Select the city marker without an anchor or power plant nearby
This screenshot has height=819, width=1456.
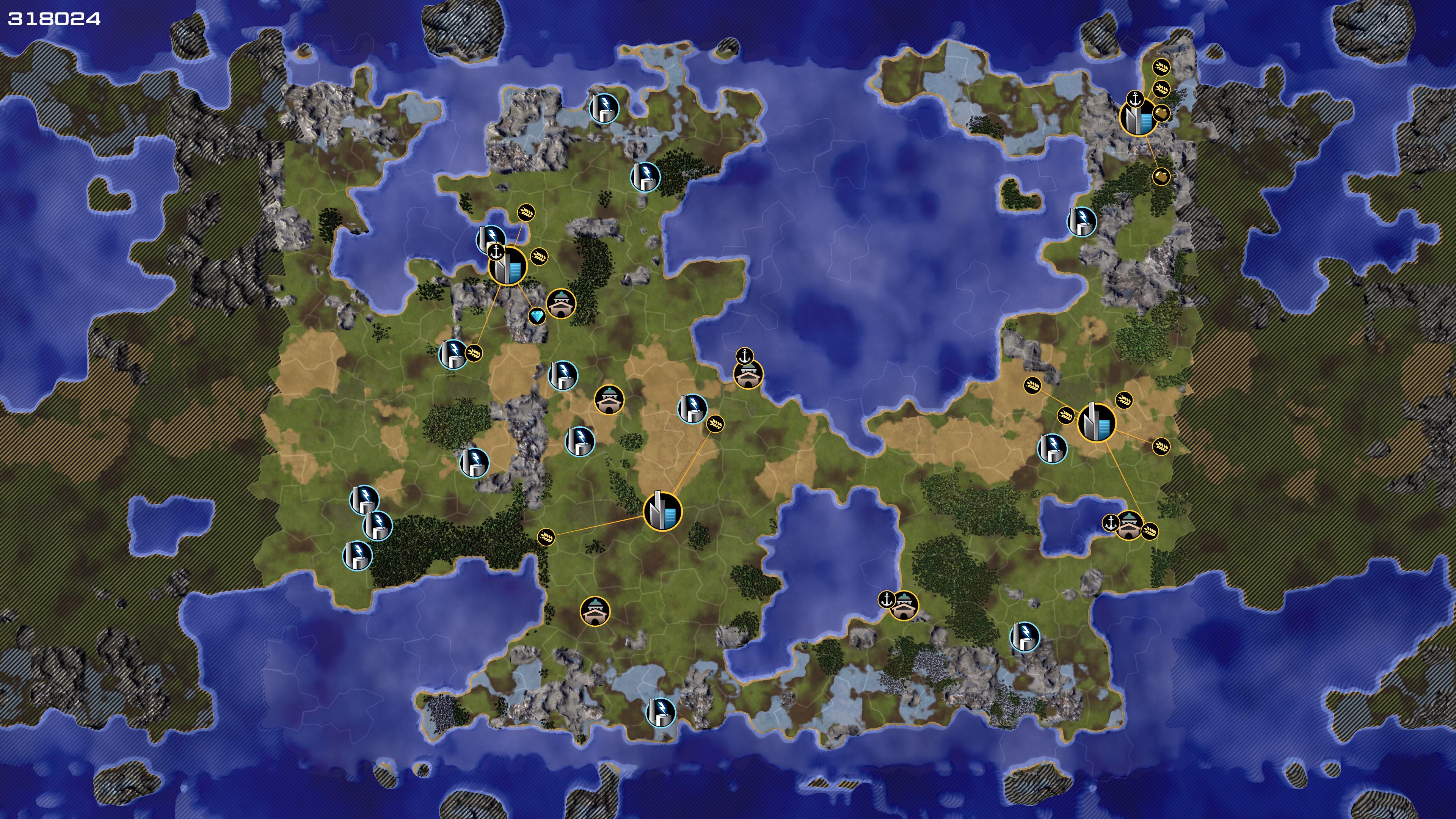click(662, 511)
